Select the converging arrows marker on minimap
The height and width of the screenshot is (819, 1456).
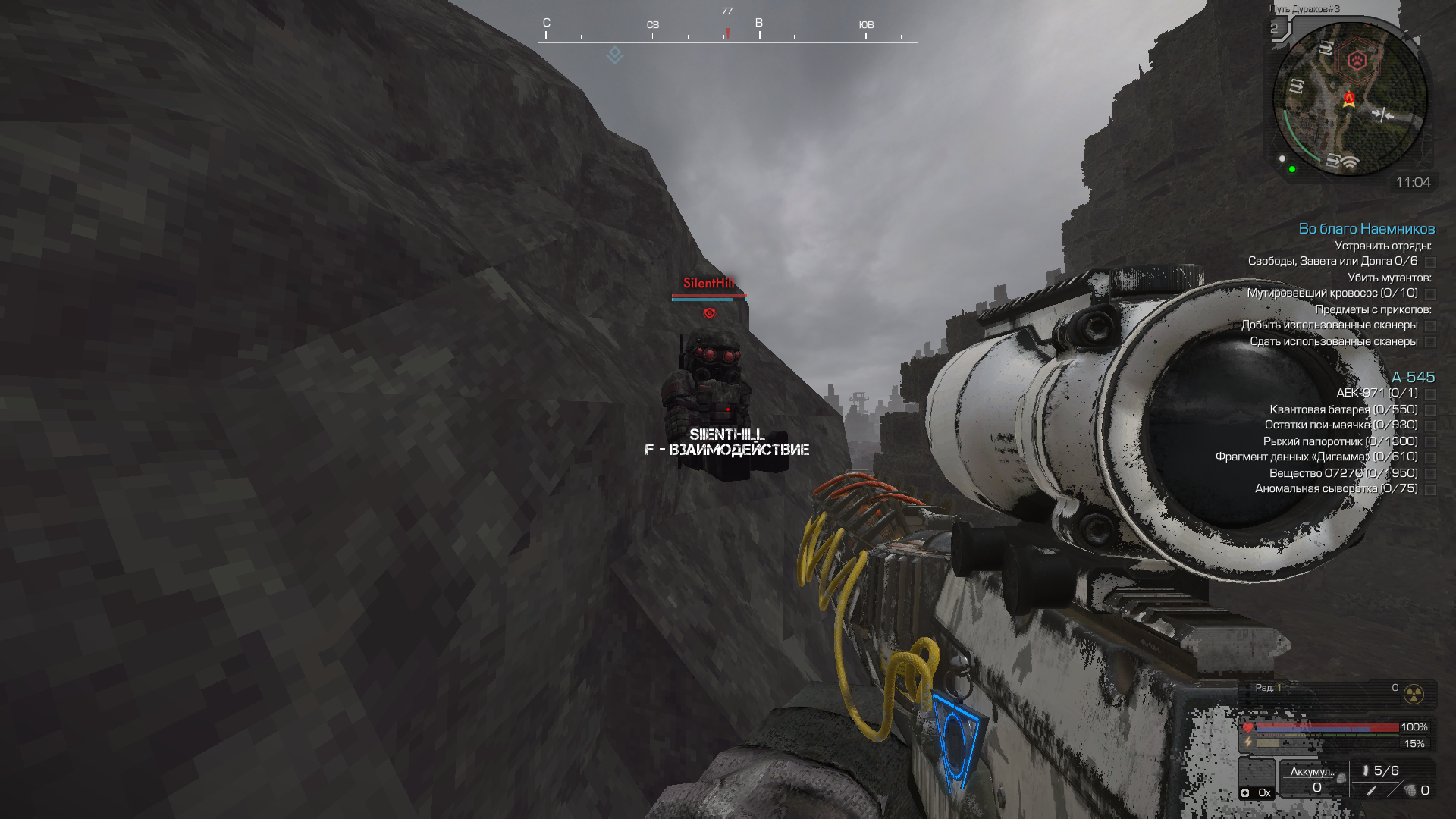coord(1382,115)
